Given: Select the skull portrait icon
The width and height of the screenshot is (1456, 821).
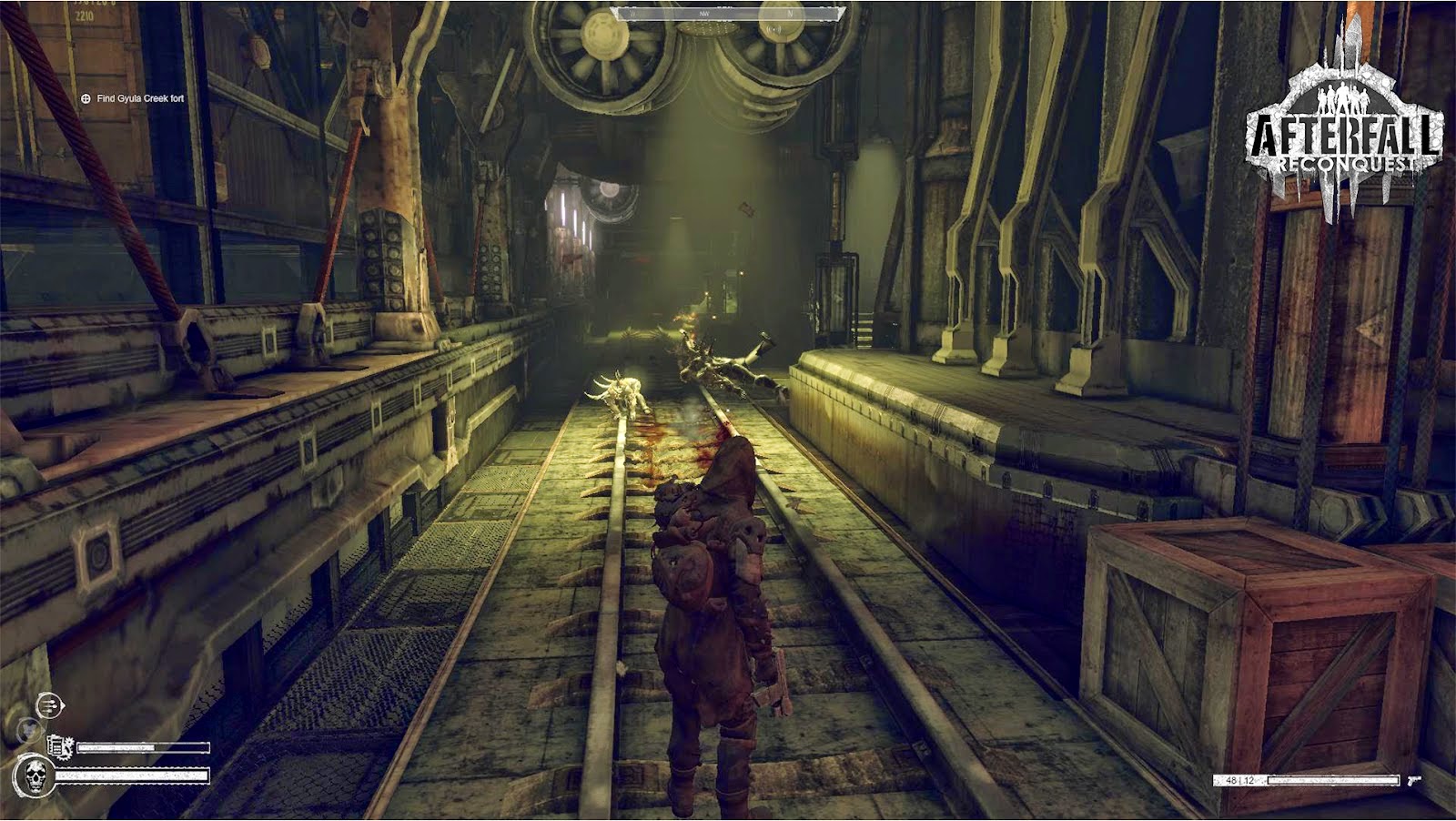Looking at the screenshot, I should pyautogui.click(x=35, y=775).
